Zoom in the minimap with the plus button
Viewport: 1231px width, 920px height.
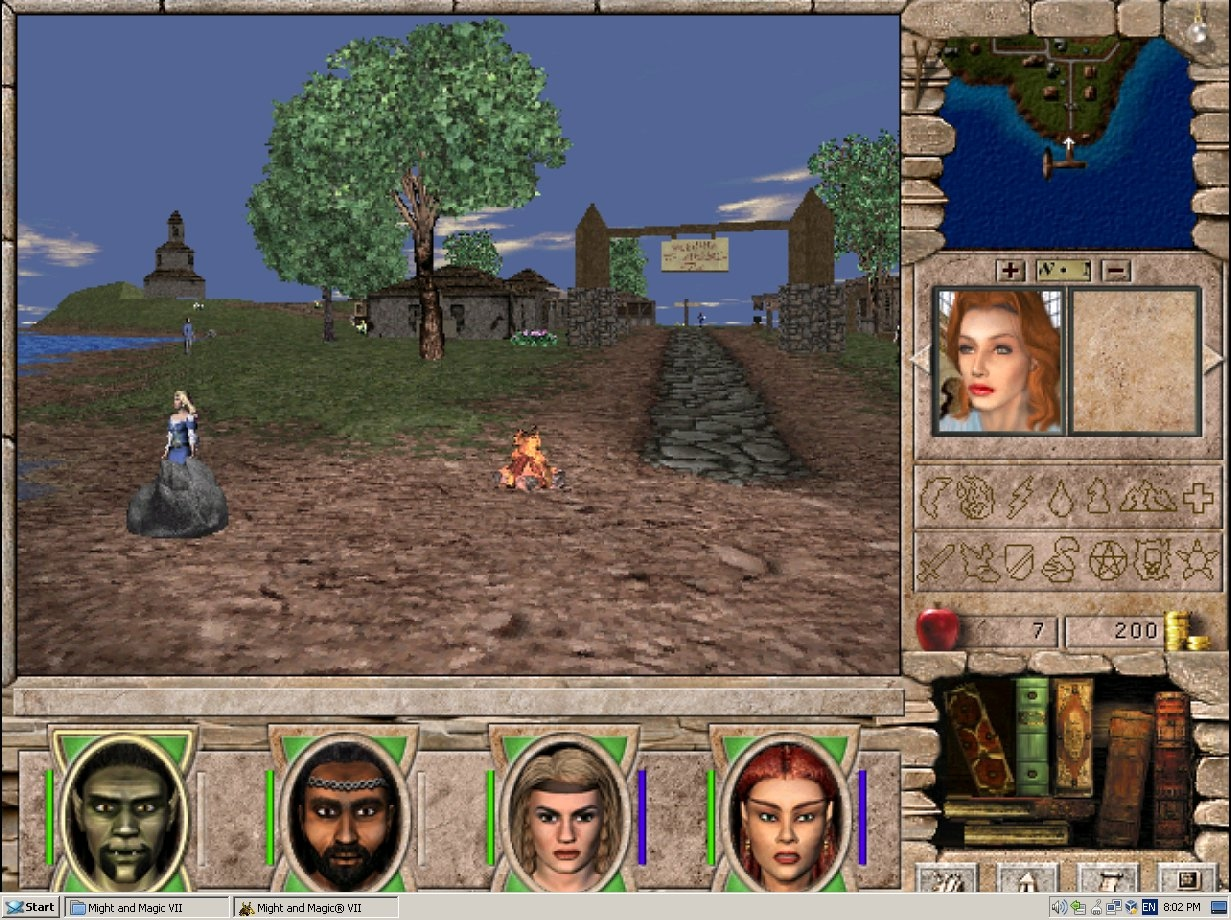[1011, 270]
